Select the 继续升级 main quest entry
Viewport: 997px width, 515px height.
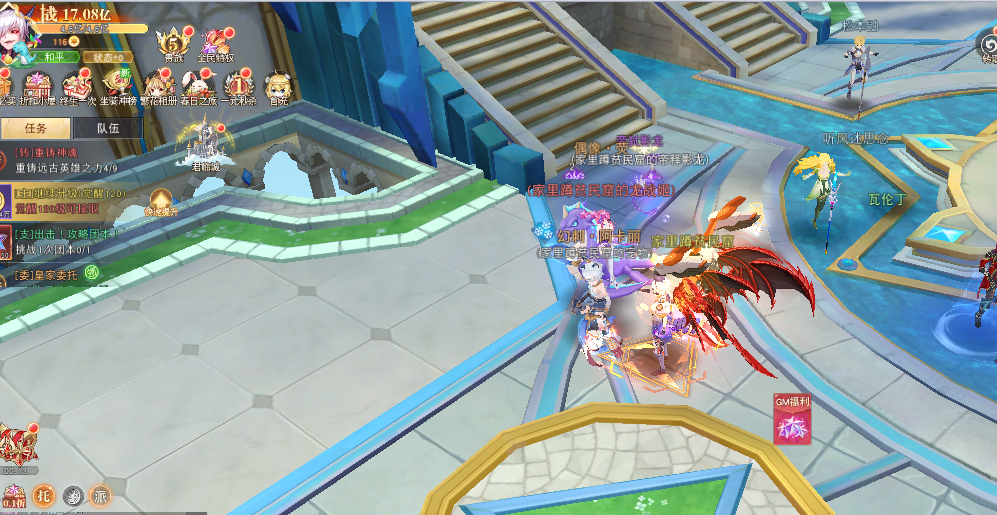[x=68, y=199]
